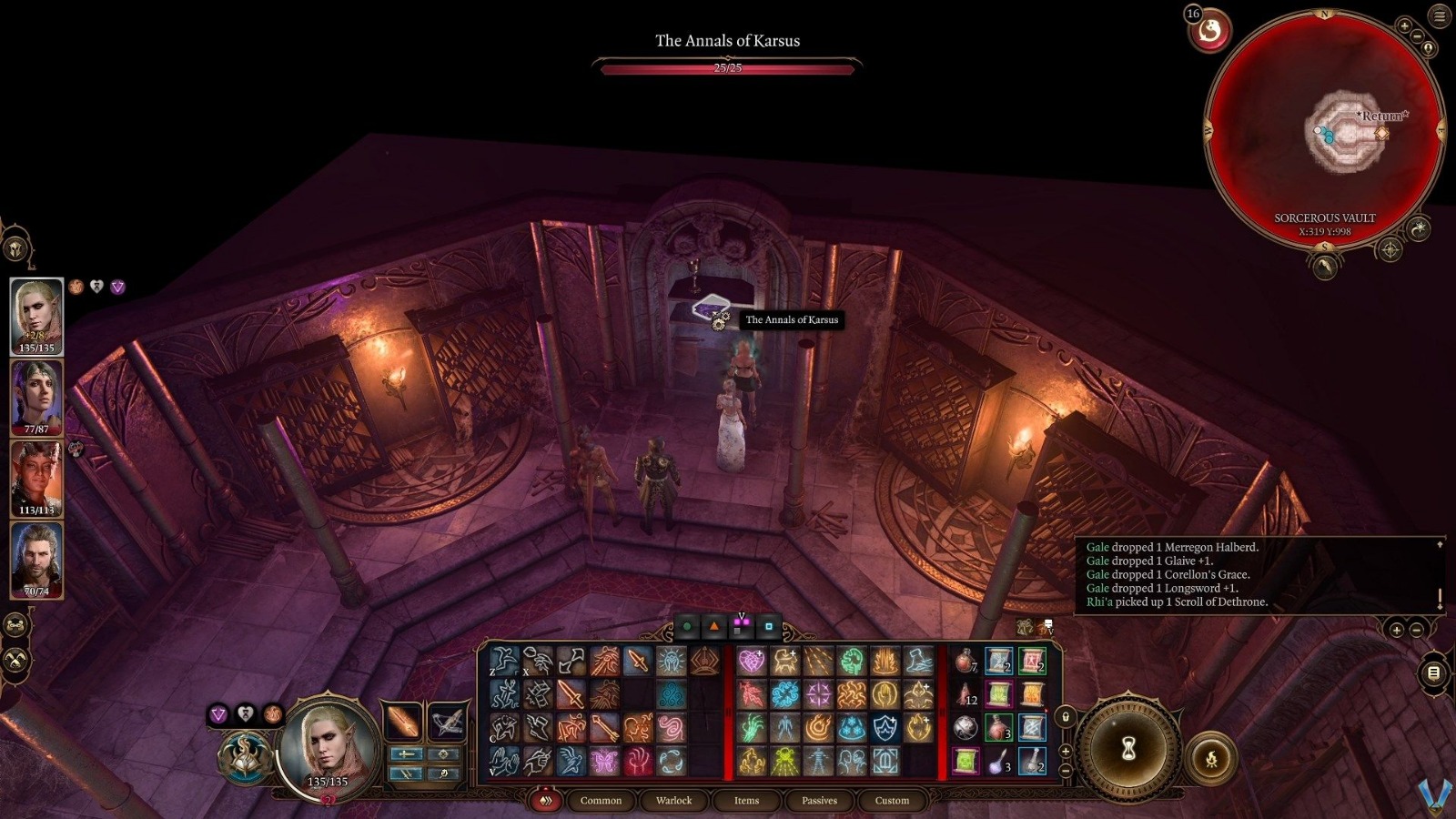Toggle the orange triangle hotbar filter
1456x819 pixels.
[x=714, y=625]
